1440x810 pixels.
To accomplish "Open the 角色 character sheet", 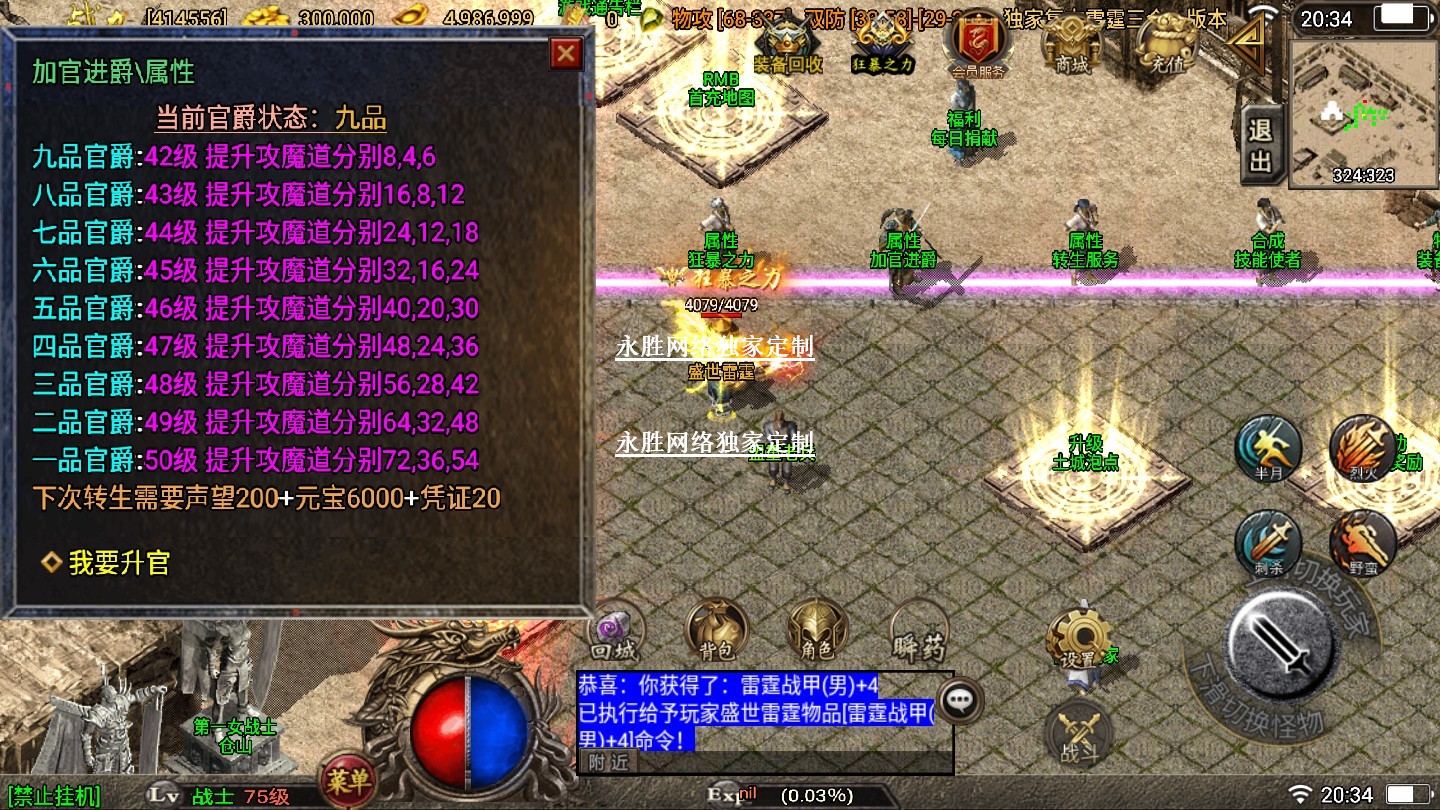I will pyautogui.click(x=818, y=632).
